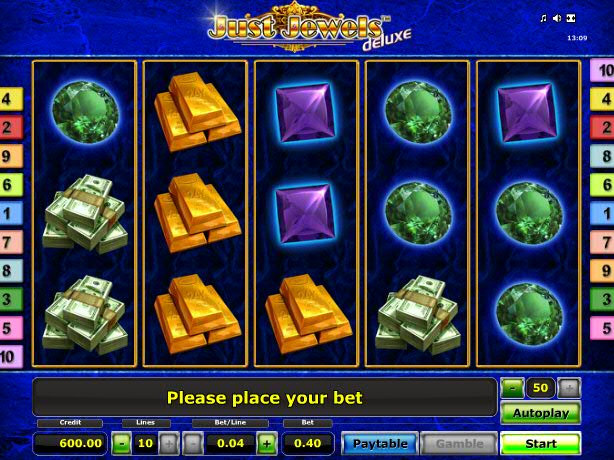Increase the autoplay spin count above 50
614x460 pixels.
569,387
